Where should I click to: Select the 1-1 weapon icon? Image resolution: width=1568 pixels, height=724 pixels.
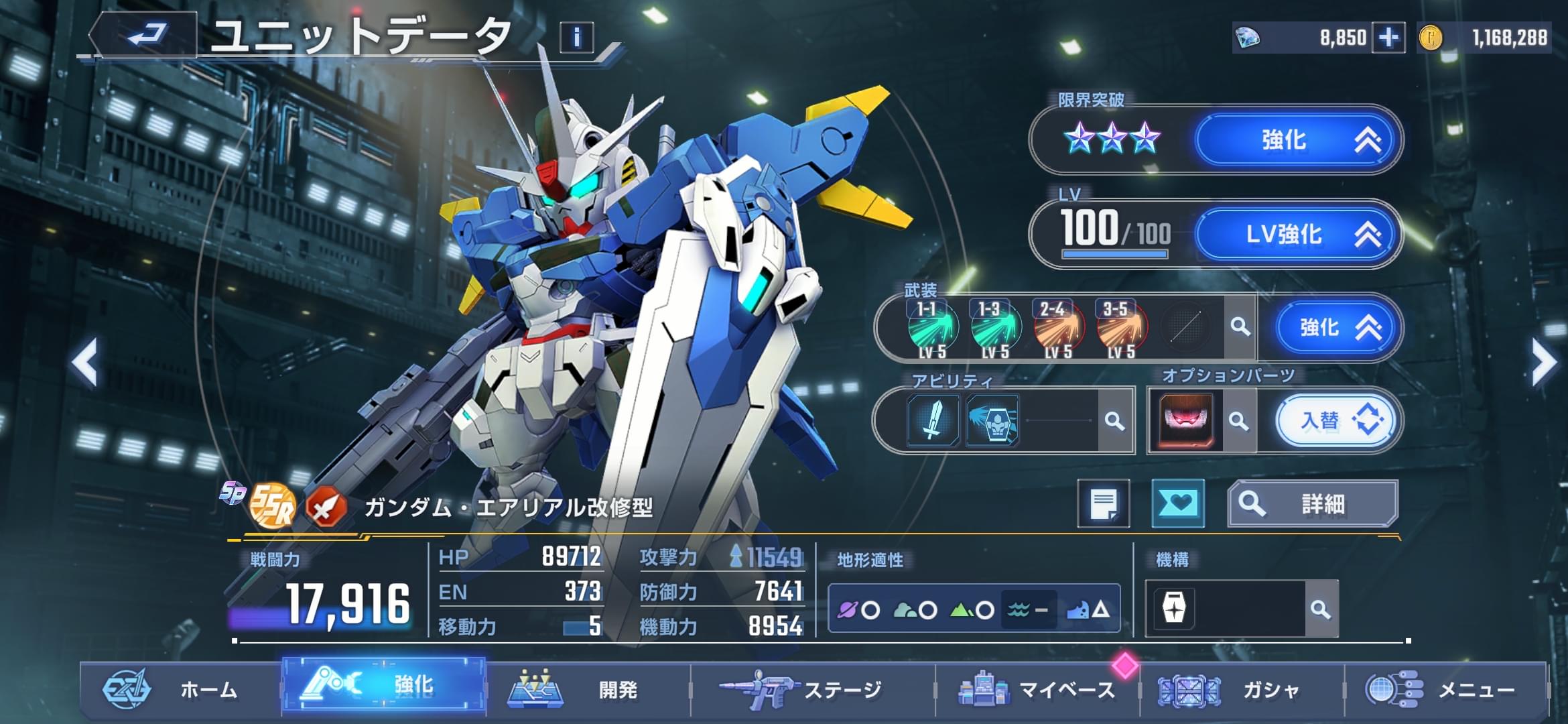[x=932, y=328]
